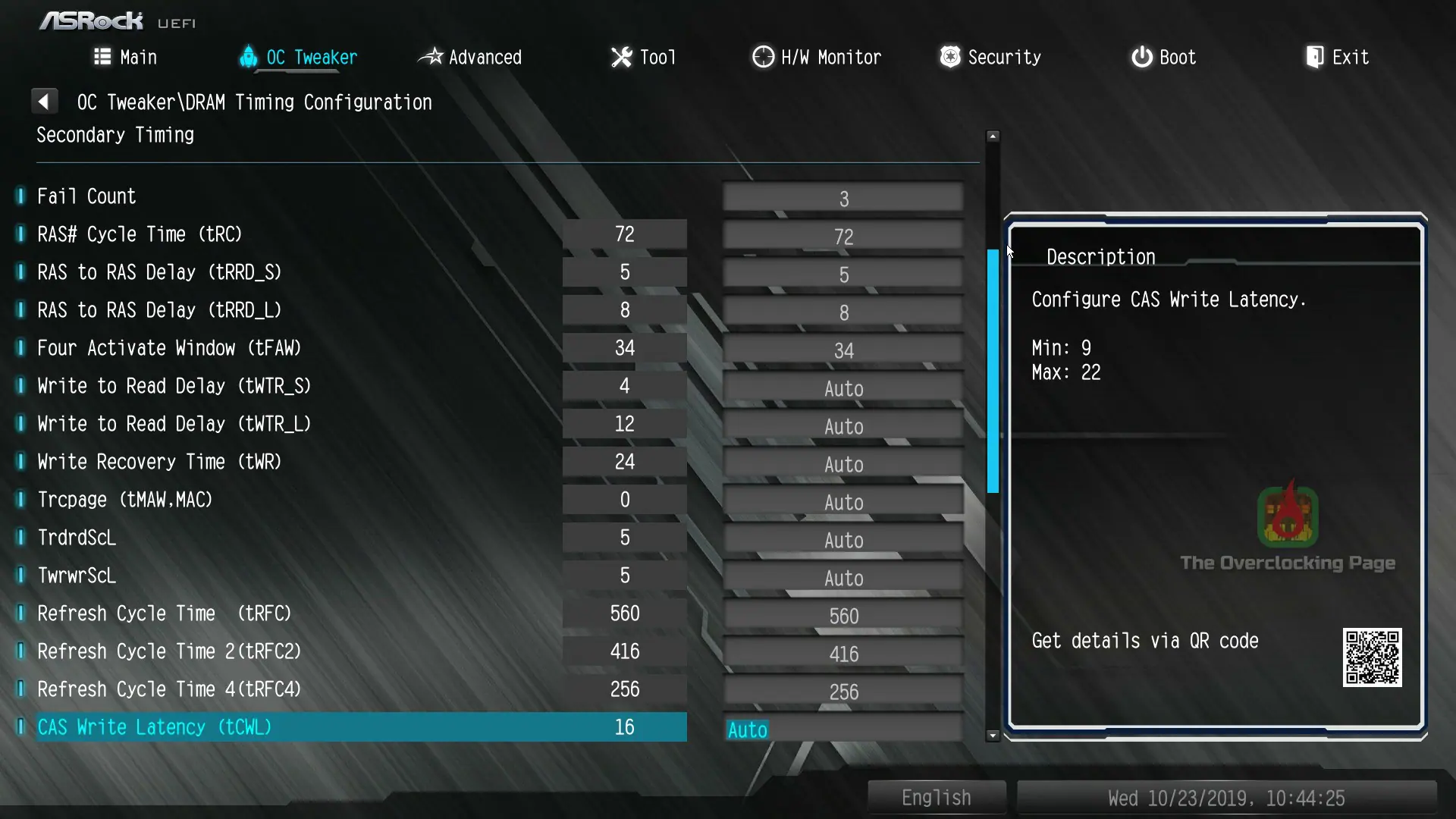Click the scrollbar down arrow

[993, 735]
